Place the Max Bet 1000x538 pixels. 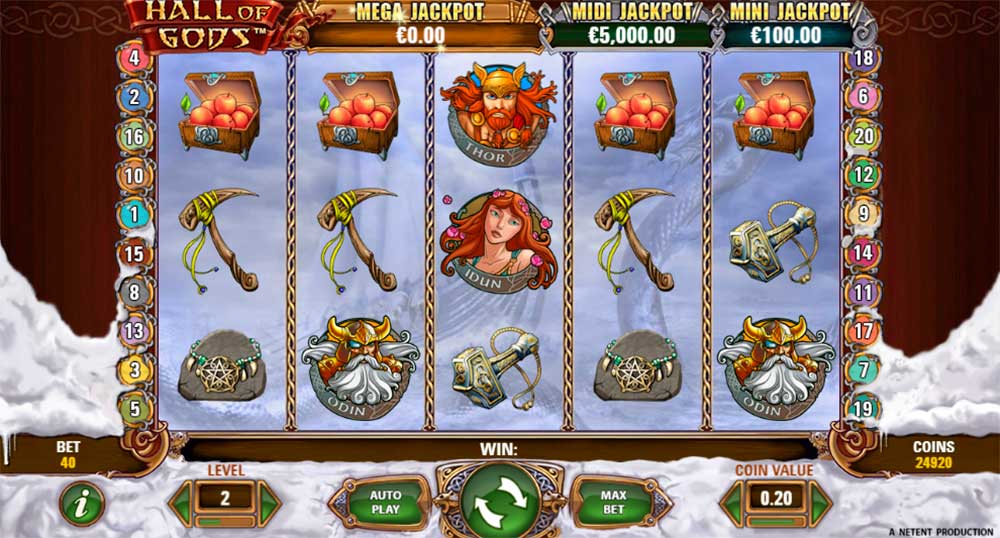pos(611,502)
